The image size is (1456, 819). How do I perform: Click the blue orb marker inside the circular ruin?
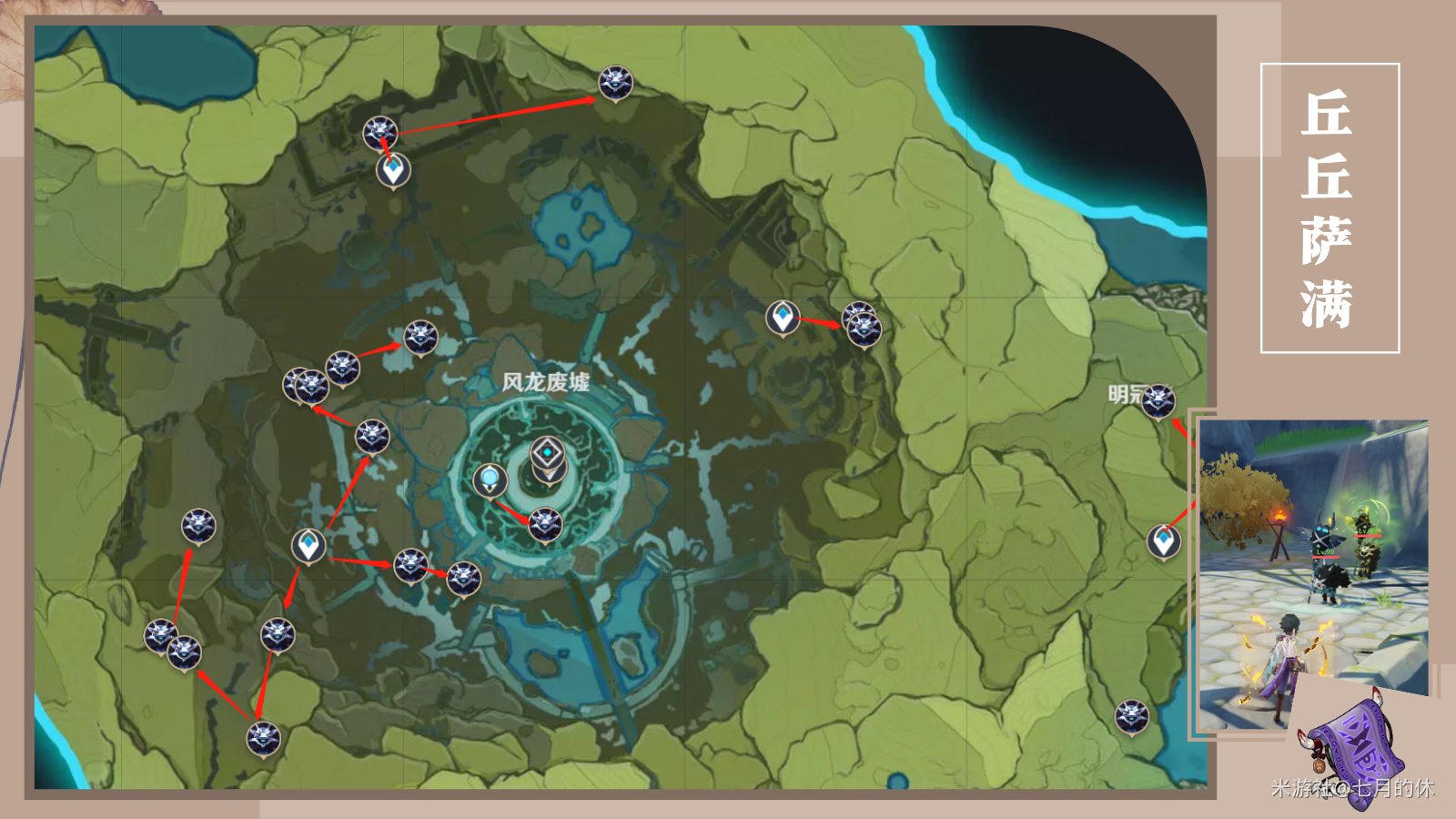tap(490, 479)
